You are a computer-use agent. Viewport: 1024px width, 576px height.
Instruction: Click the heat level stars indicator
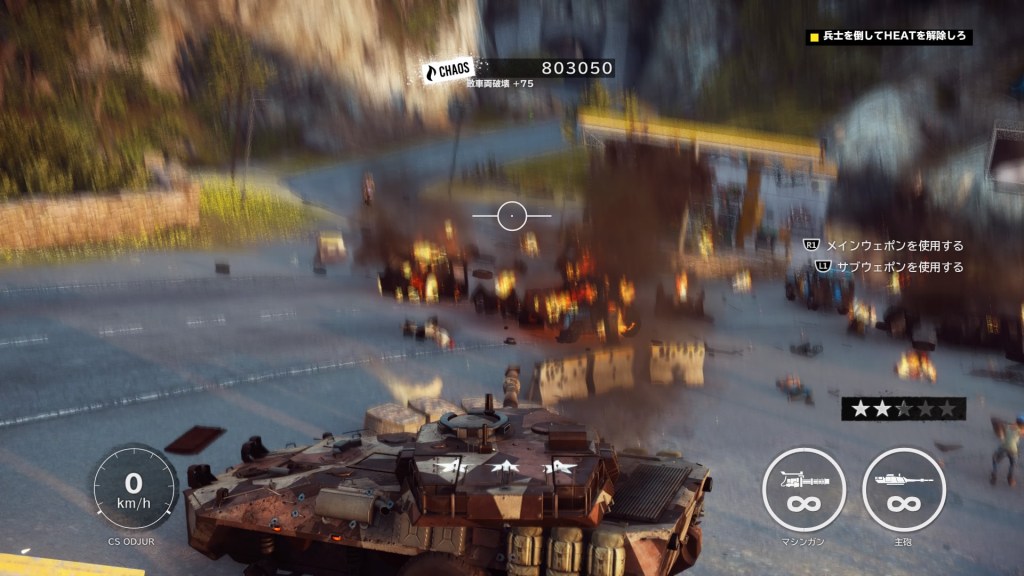(902, 408)
